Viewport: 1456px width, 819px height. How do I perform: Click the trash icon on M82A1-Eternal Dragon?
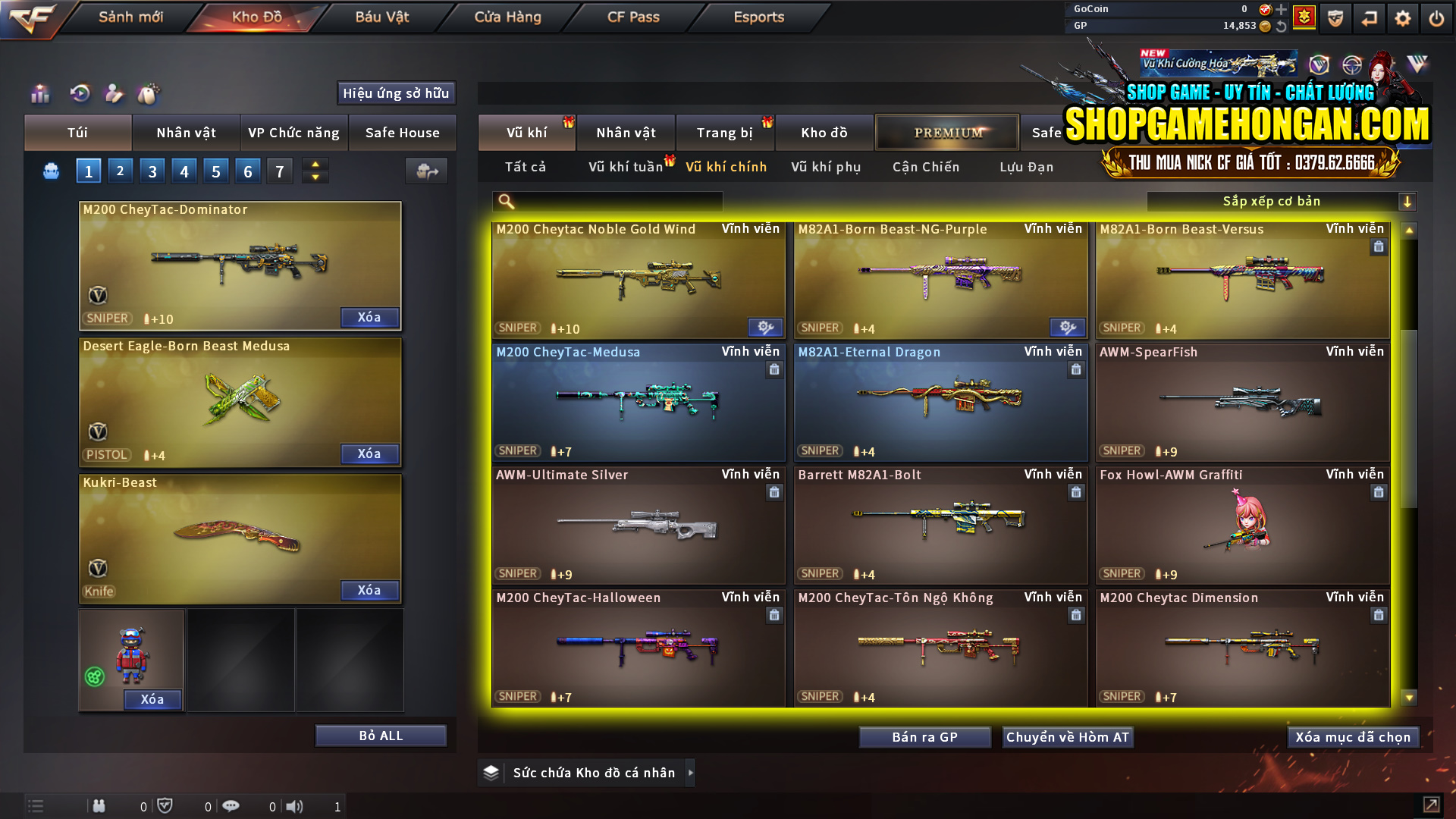point(1076,370)
